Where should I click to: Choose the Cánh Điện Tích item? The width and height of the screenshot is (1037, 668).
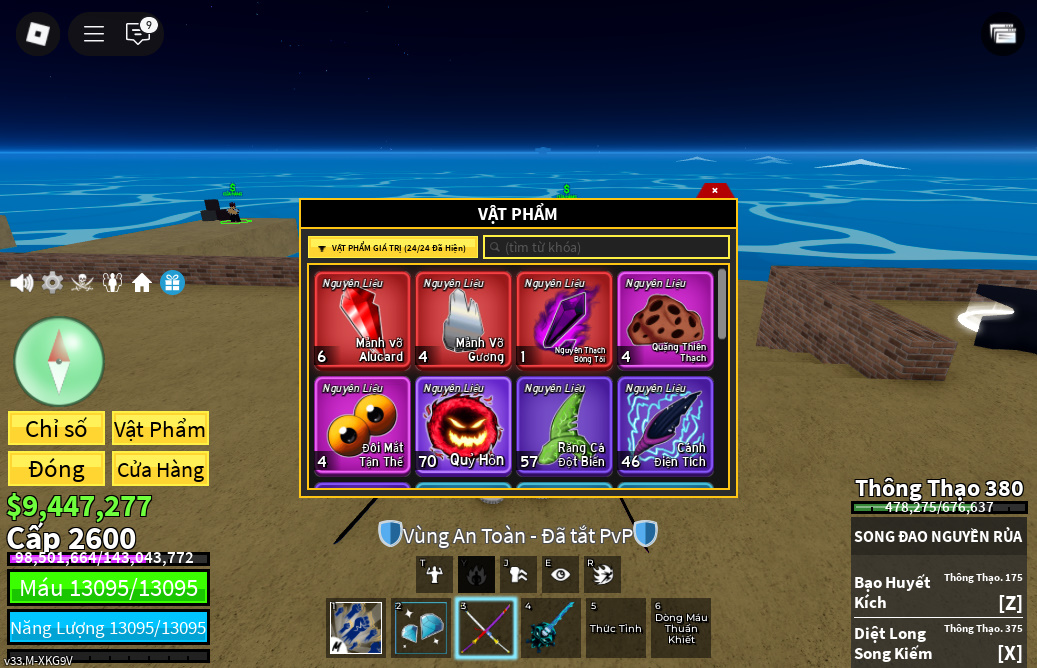point(665,424)
